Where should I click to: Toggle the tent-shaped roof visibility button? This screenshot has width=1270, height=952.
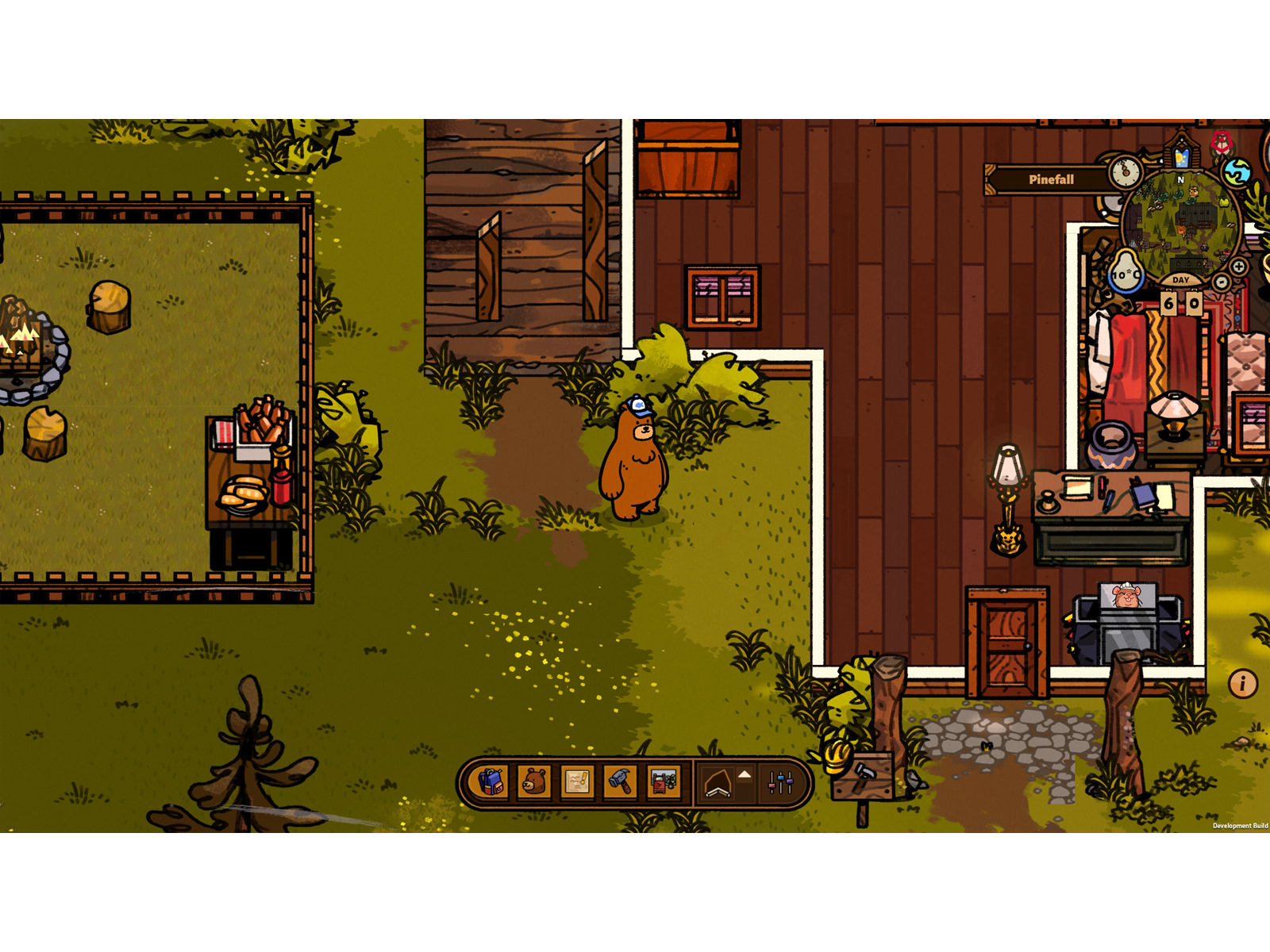tap(716, 782)
